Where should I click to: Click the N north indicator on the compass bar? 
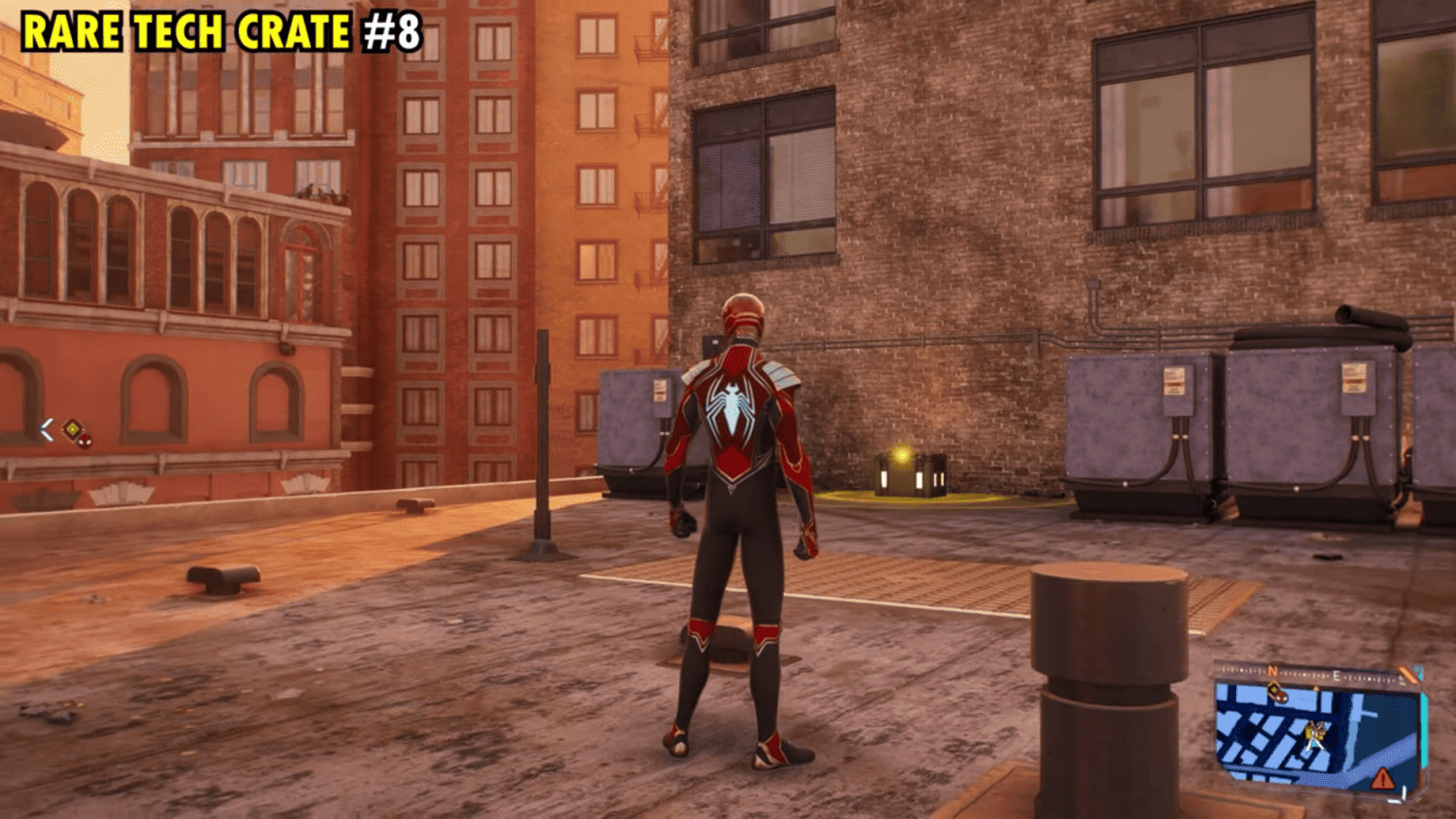click(1272, 671)
